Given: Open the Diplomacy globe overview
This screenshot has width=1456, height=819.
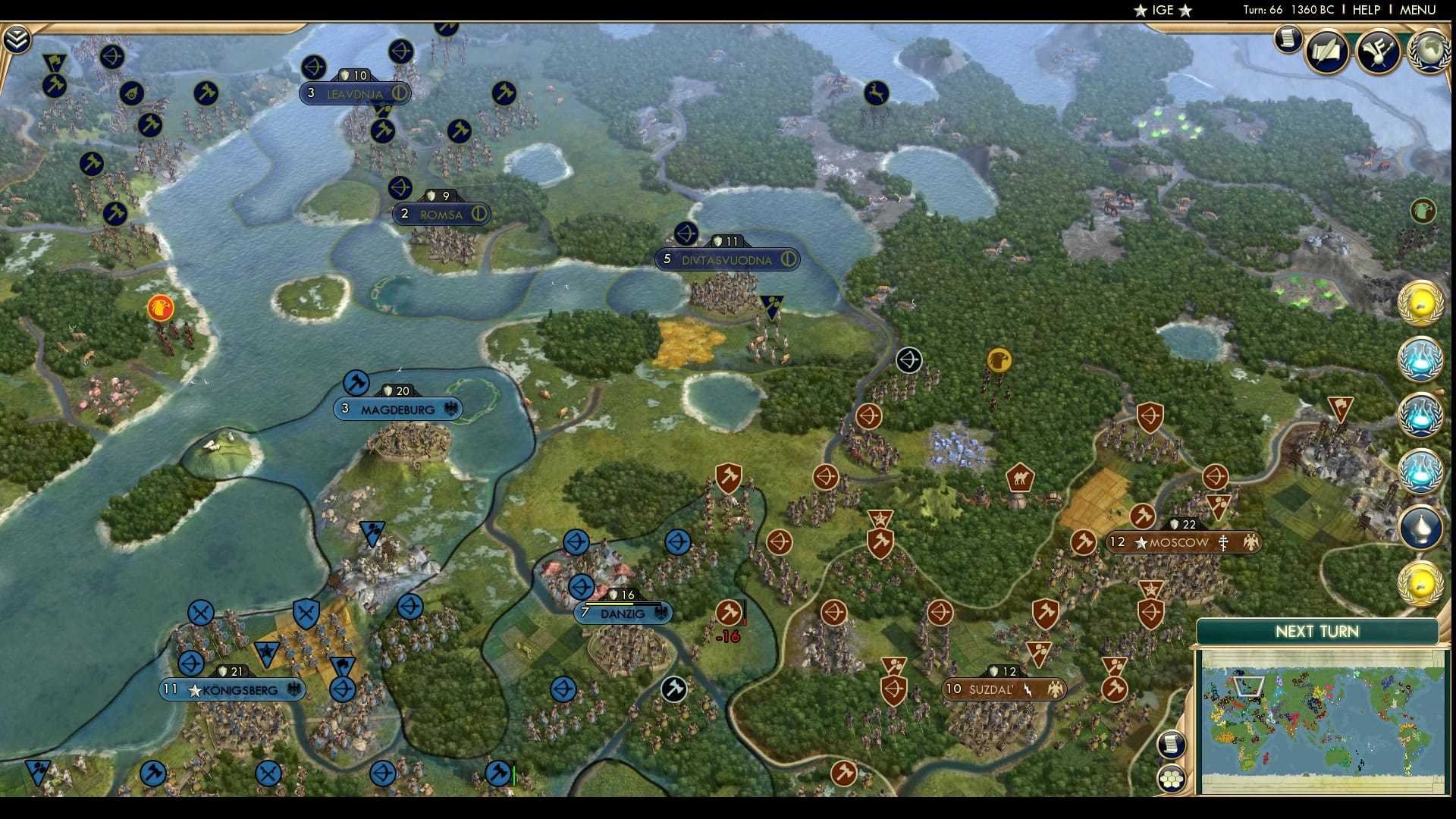Looking at the screenshot, I should [x=1429, y=53].
